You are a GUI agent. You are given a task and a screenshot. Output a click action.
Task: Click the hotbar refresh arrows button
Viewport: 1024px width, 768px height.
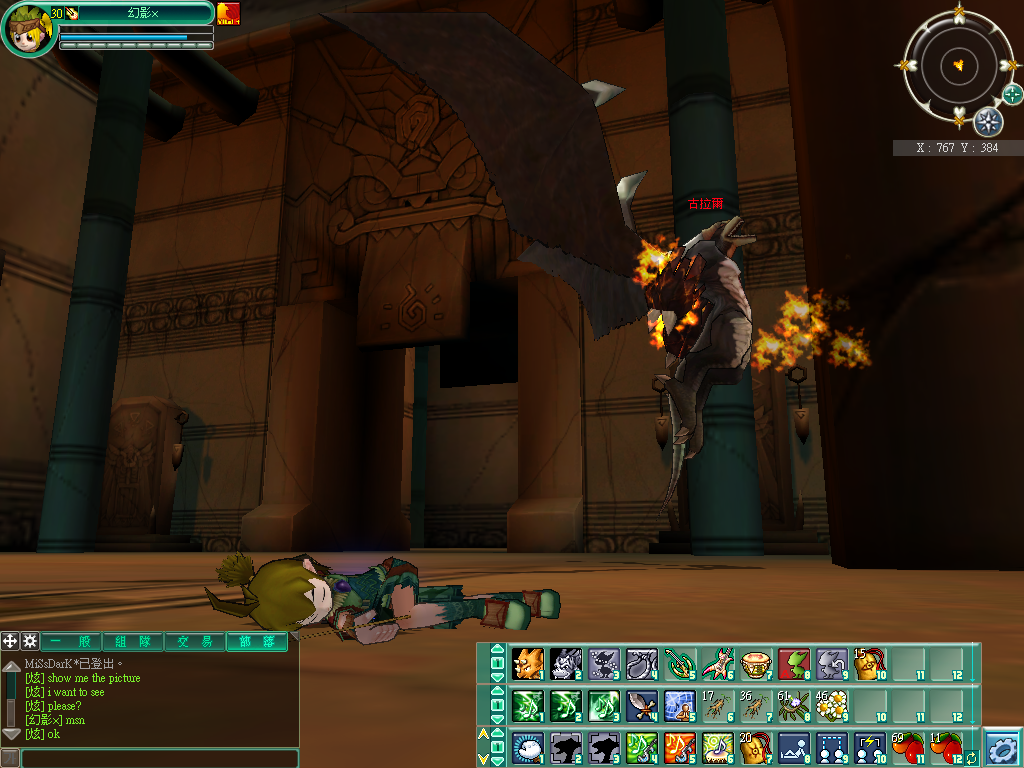pyautogui.click(x=971, y=758)
